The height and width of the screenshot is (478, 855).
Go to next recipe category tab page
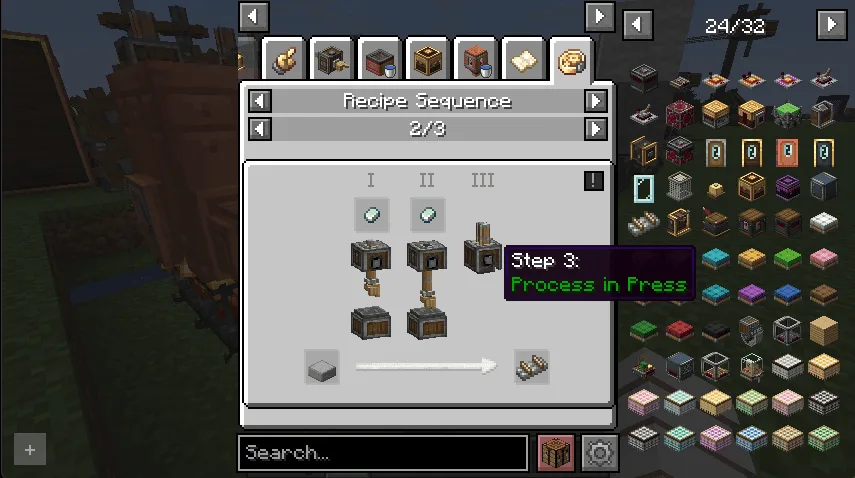click(599, 16)
